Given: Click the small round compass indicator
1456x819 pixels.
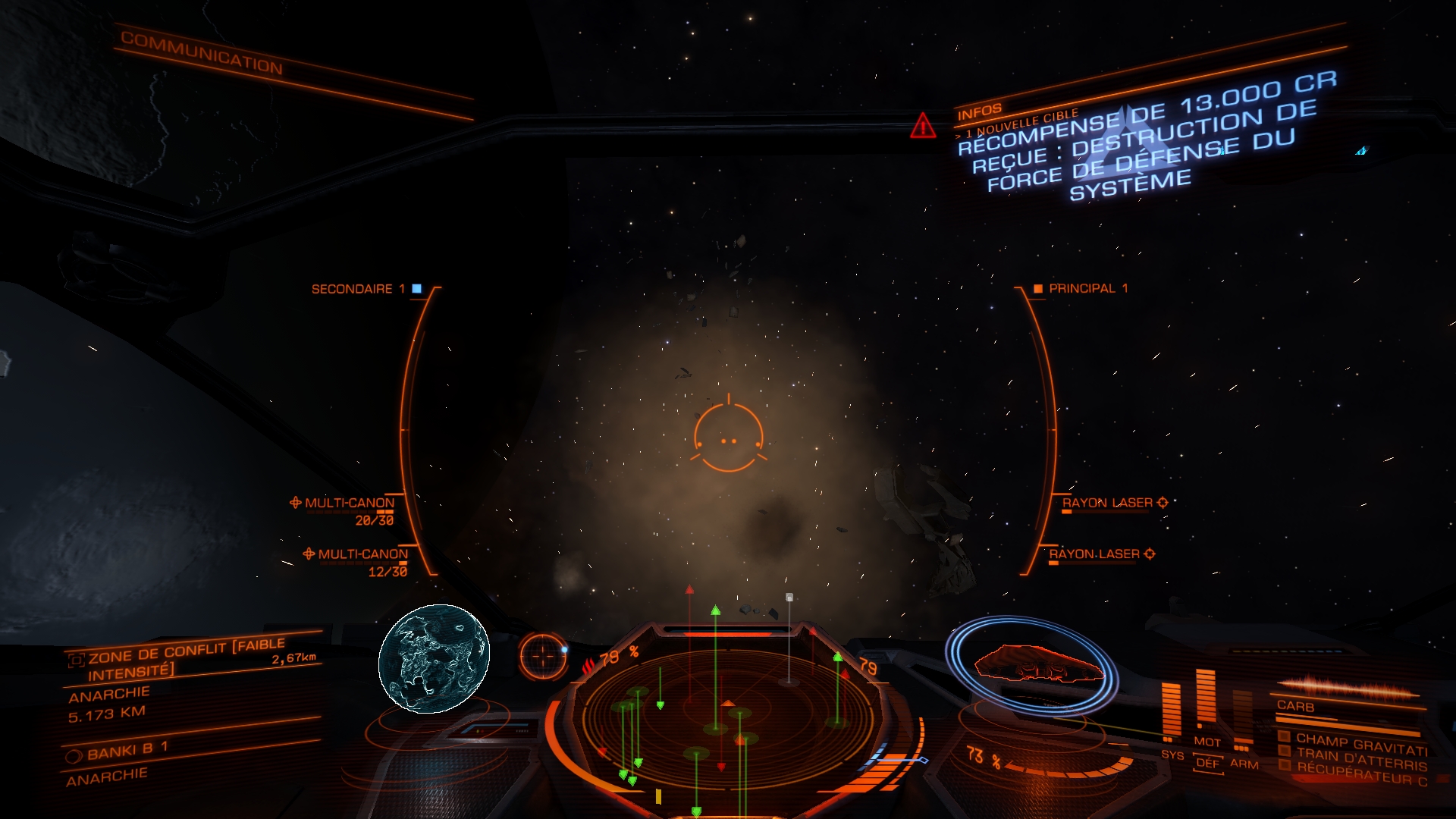Looking at the screenshot, I should (543, 656).
